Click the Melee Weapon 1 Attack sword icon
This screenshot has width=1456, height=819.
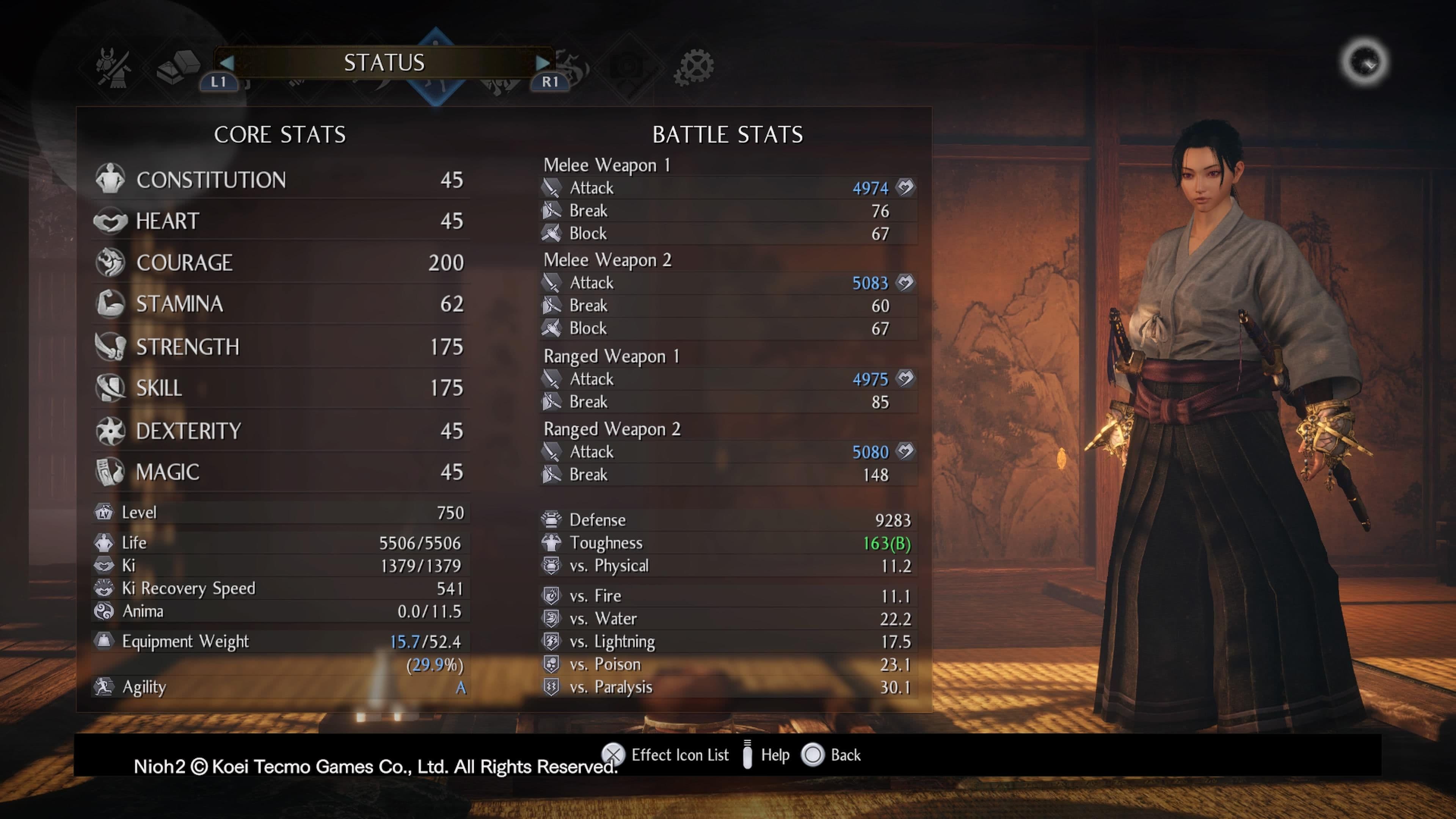pyautogui.click(x=552, y=188)
